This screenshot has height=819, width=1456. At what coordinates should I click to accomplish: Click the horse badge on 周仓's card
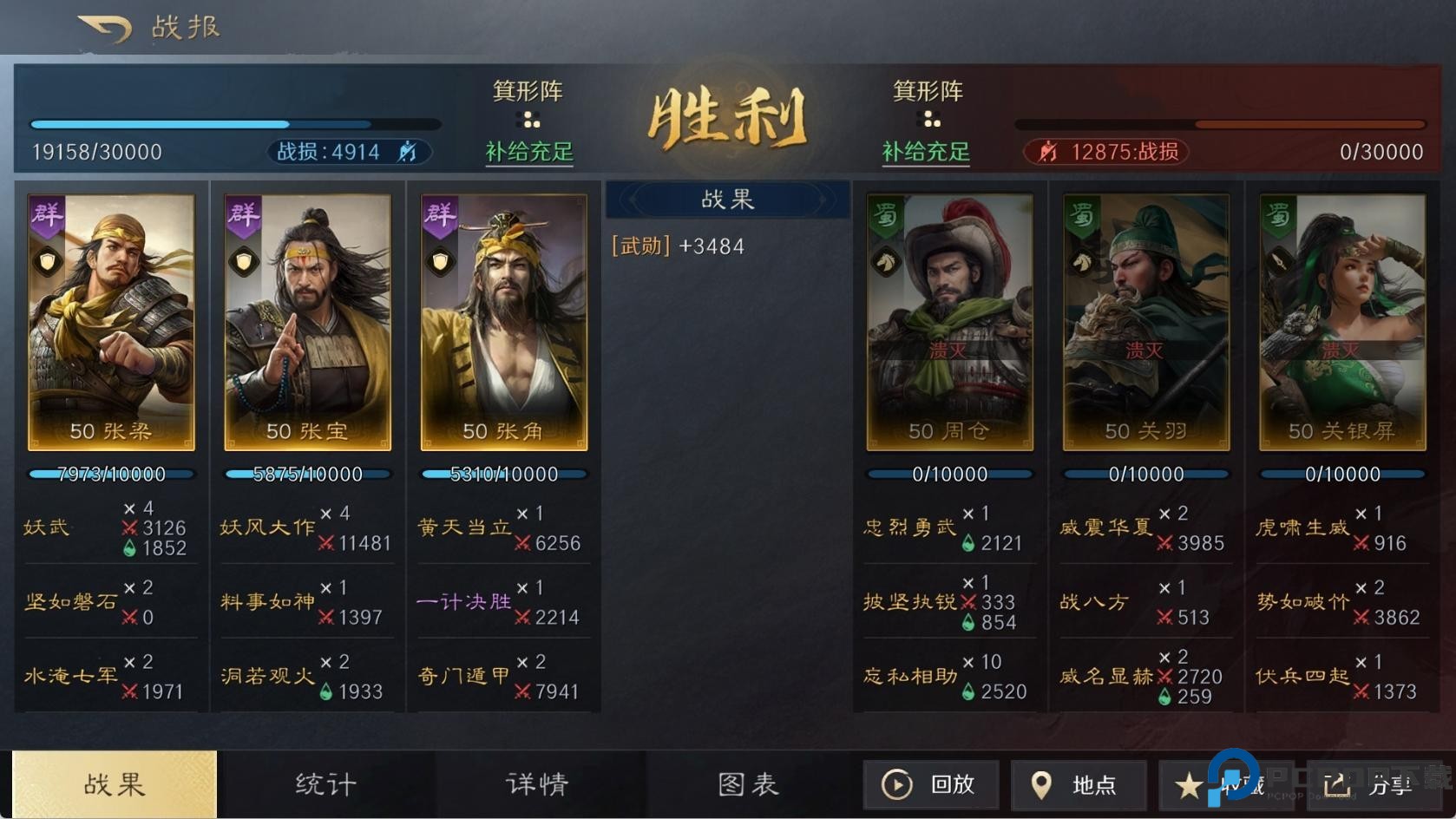tap(885, 259)
